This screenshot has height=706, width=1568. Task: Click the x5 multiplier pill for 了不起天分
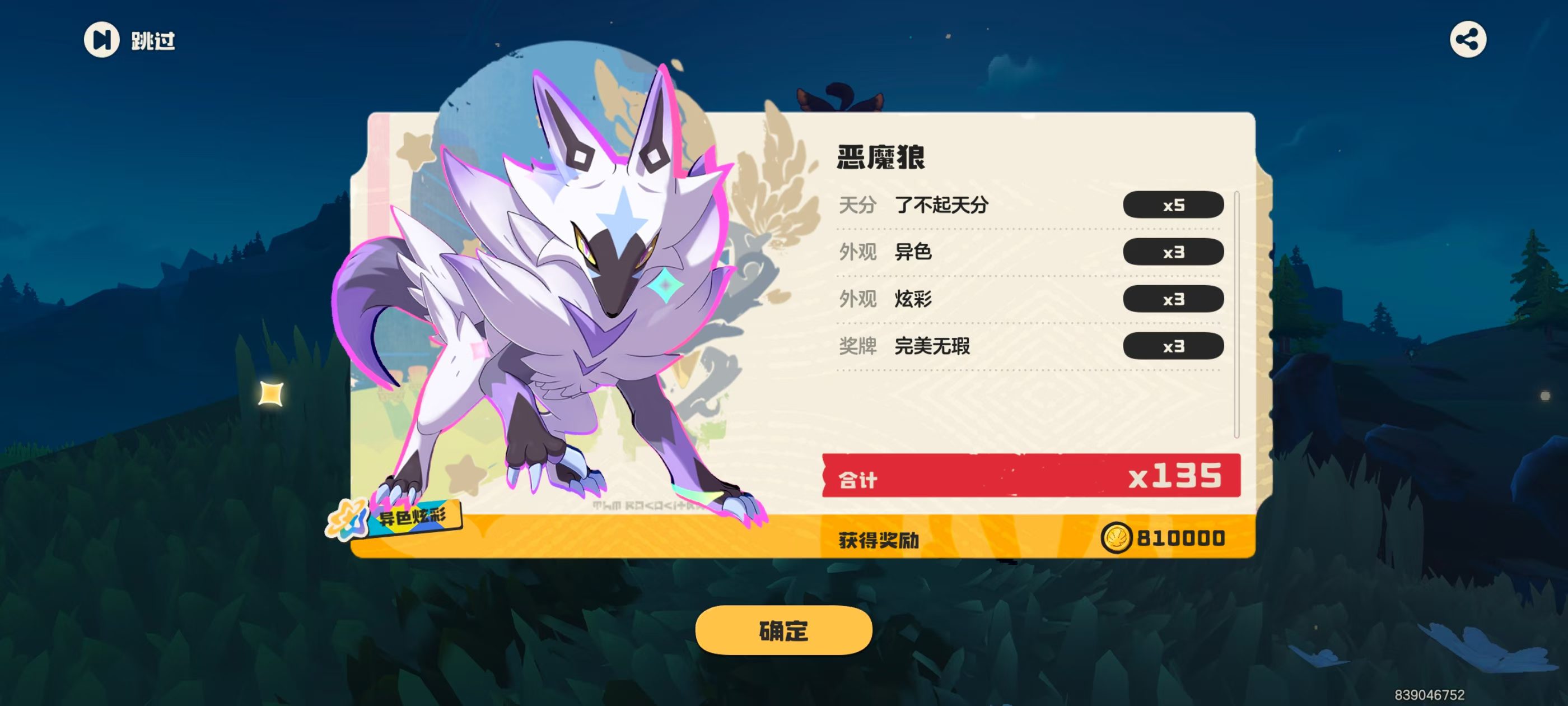click(x=1175, y=205)
